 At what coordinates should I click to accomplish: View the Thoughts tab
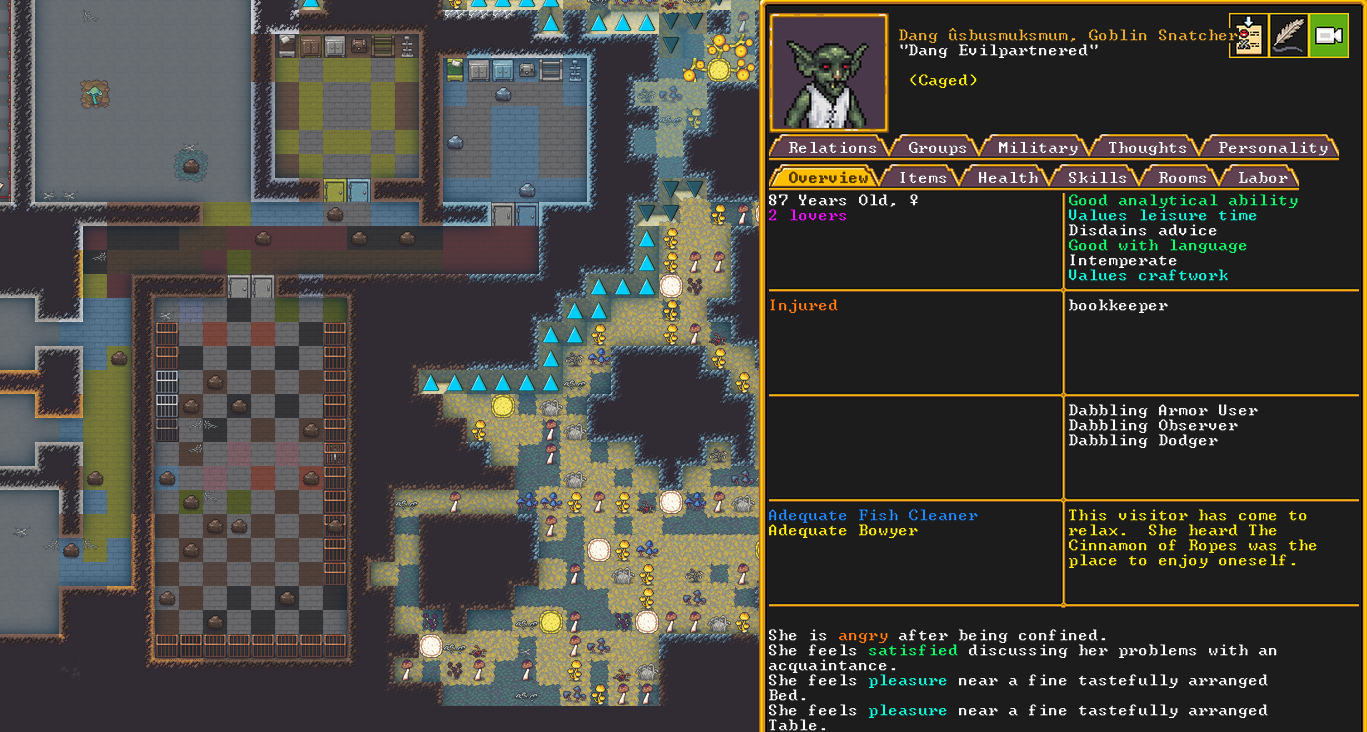(1147, 147)
